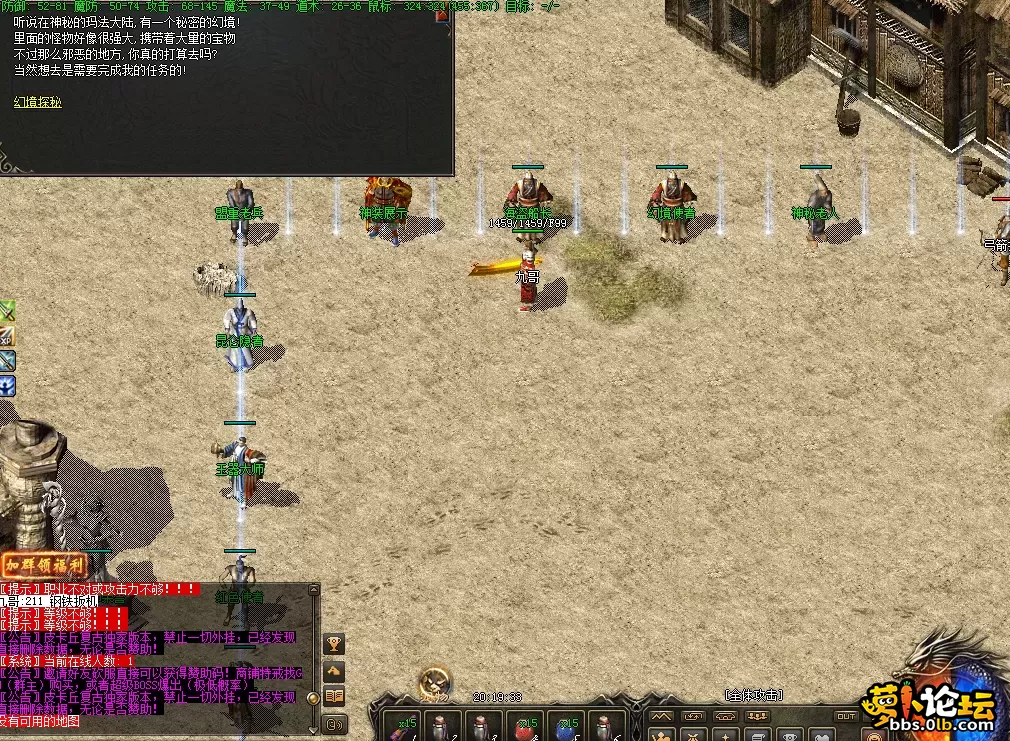Choose the 幻境探秘 dialogue option
This screenshot has height=741, width=1010.
tap(38, 102)
